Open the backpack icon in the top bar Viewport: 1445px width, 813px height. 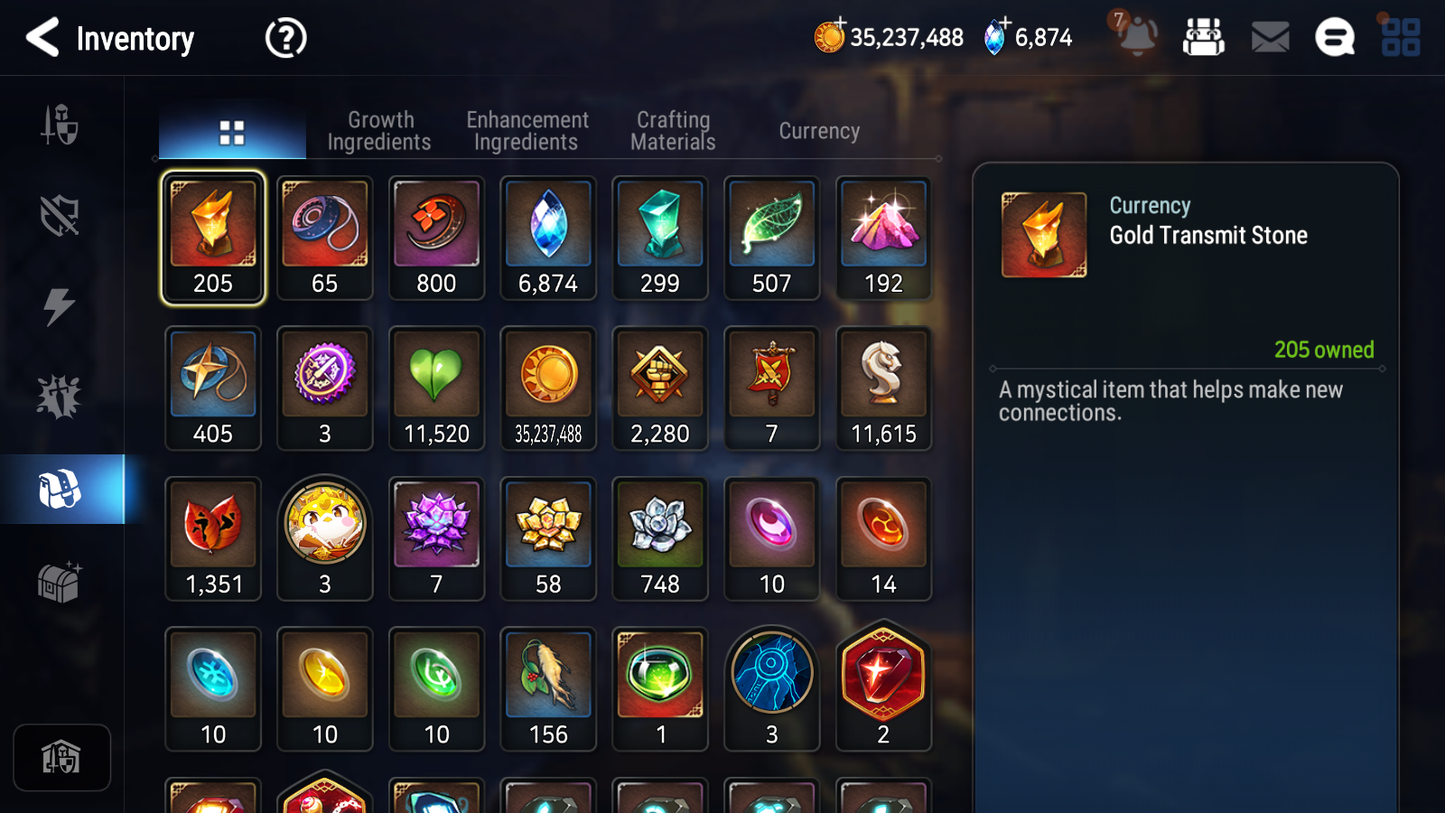1203,36
